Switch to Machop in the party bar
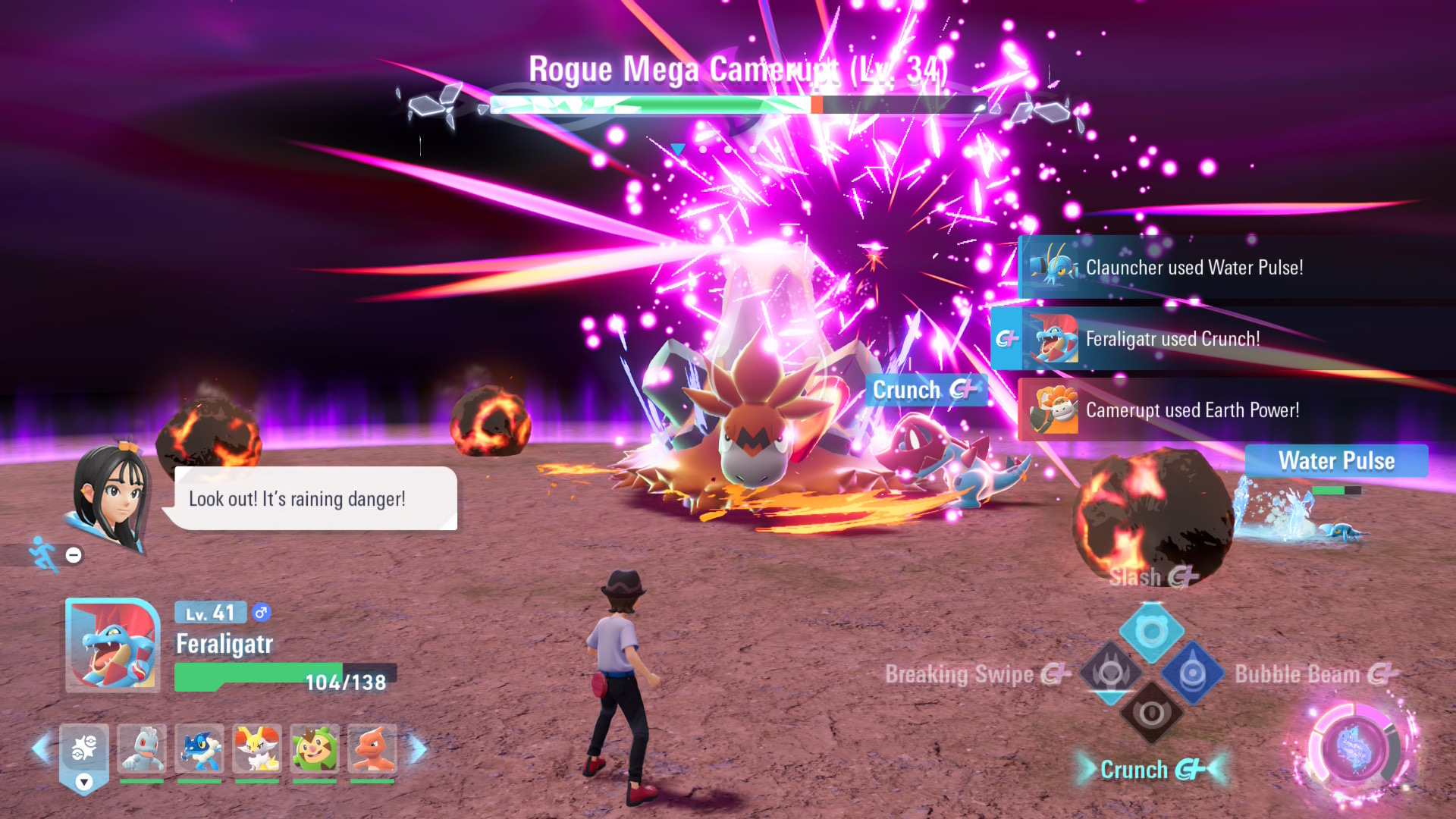The image size is (1456, 819). tap(142, 749)
